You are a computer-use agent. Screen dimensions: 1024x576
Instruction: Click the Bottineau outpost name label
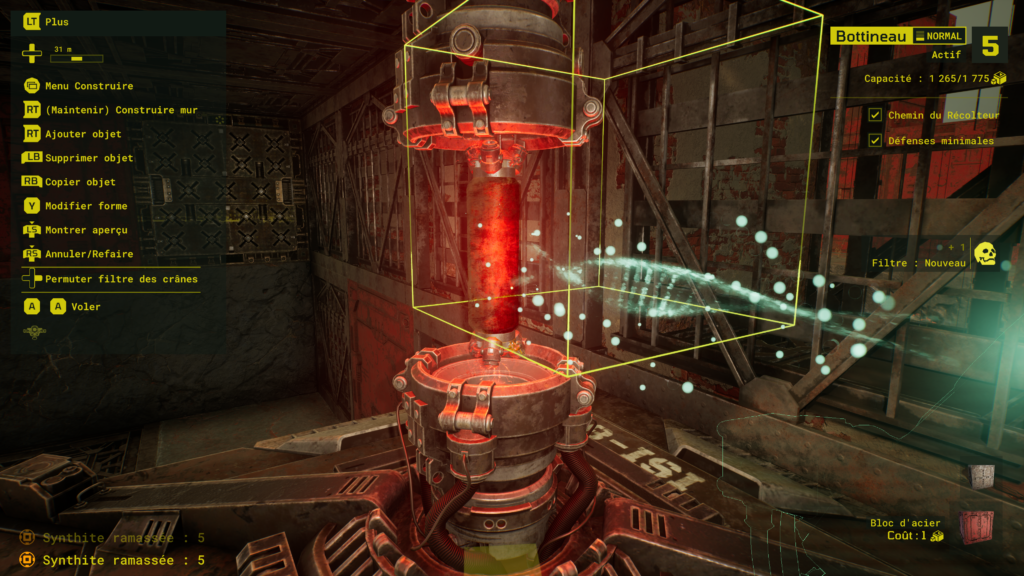point(868,37)
